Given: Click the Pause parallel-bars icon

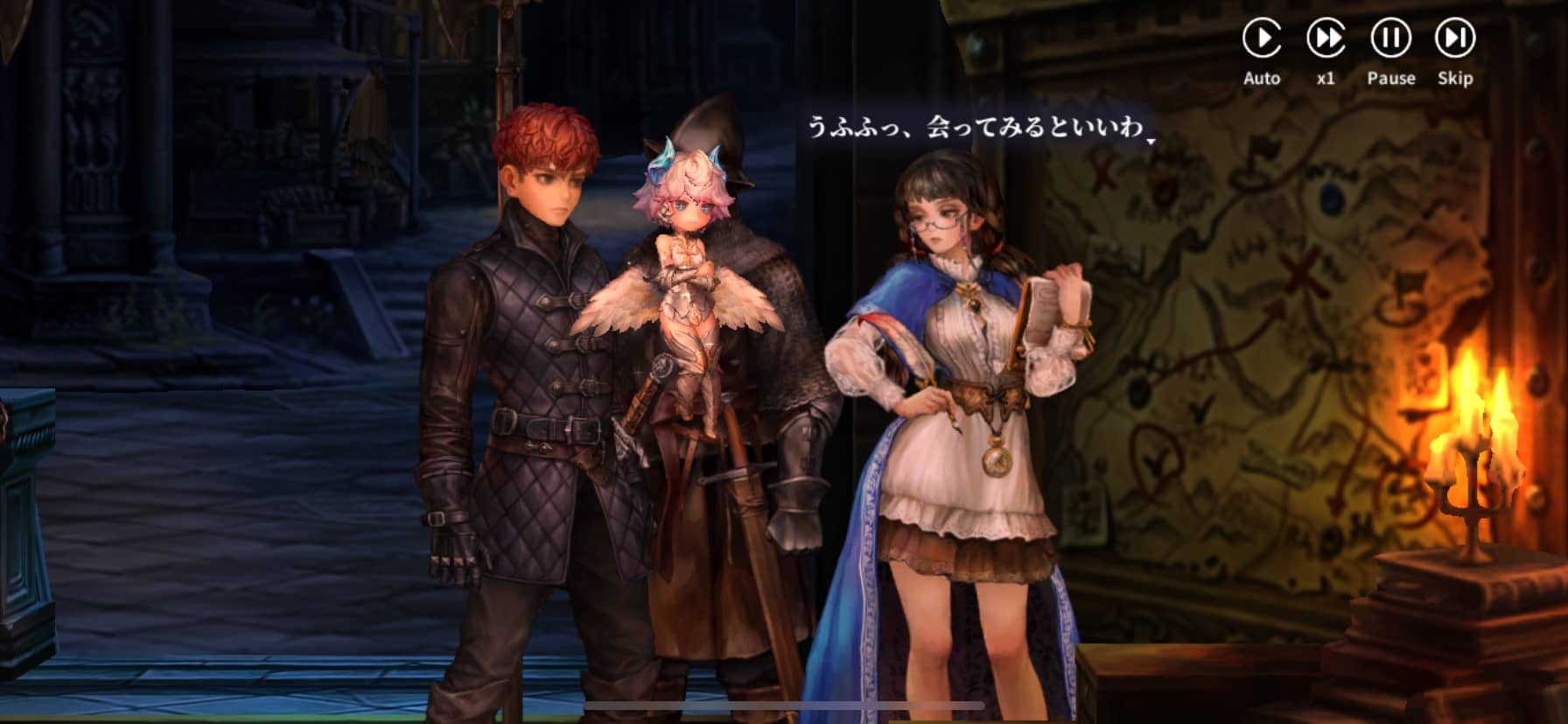Looking at the screenshot, I should pyautogui.click(x=1391, y=38).
